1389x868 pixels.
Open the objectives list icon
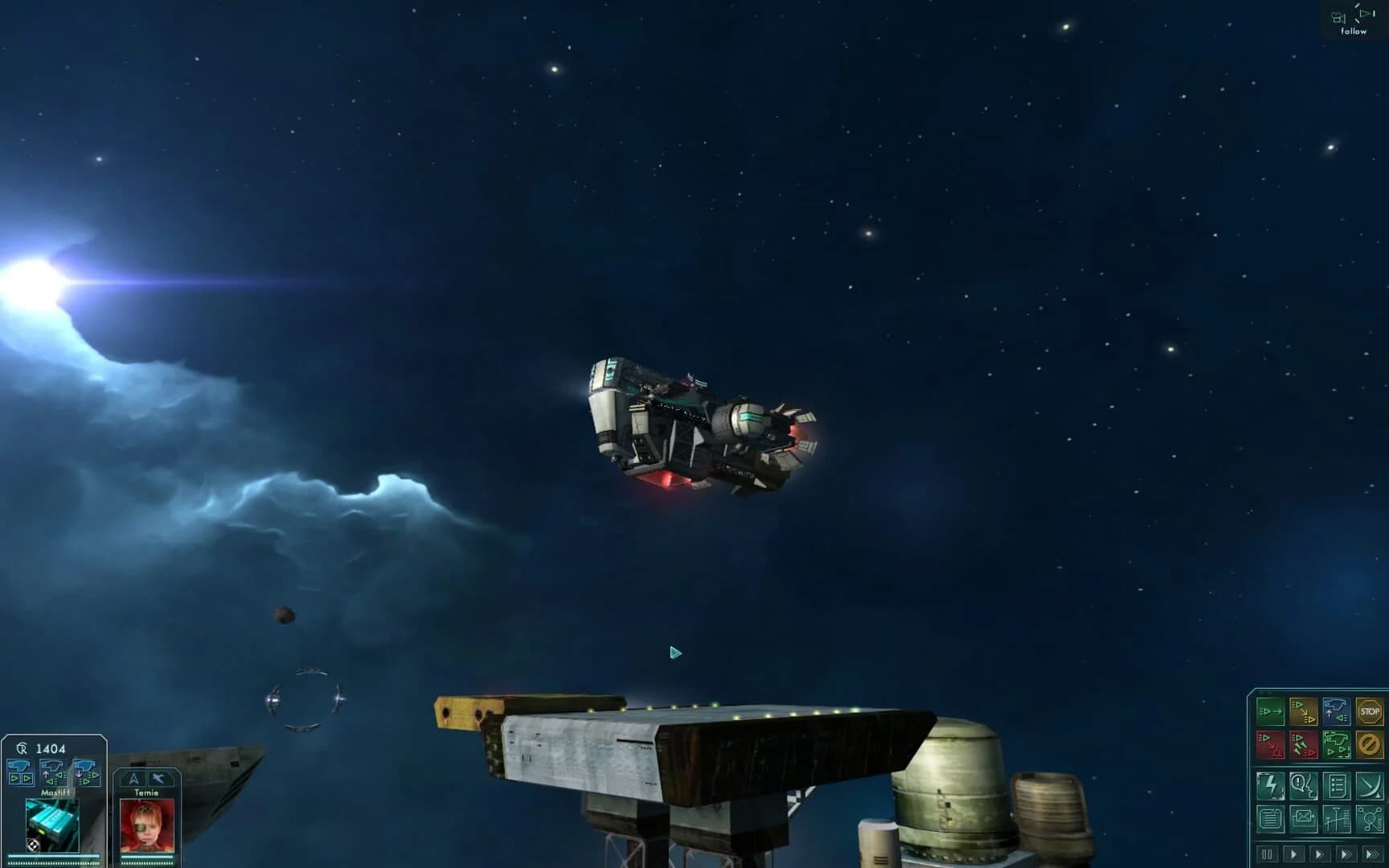[1337, 785]
